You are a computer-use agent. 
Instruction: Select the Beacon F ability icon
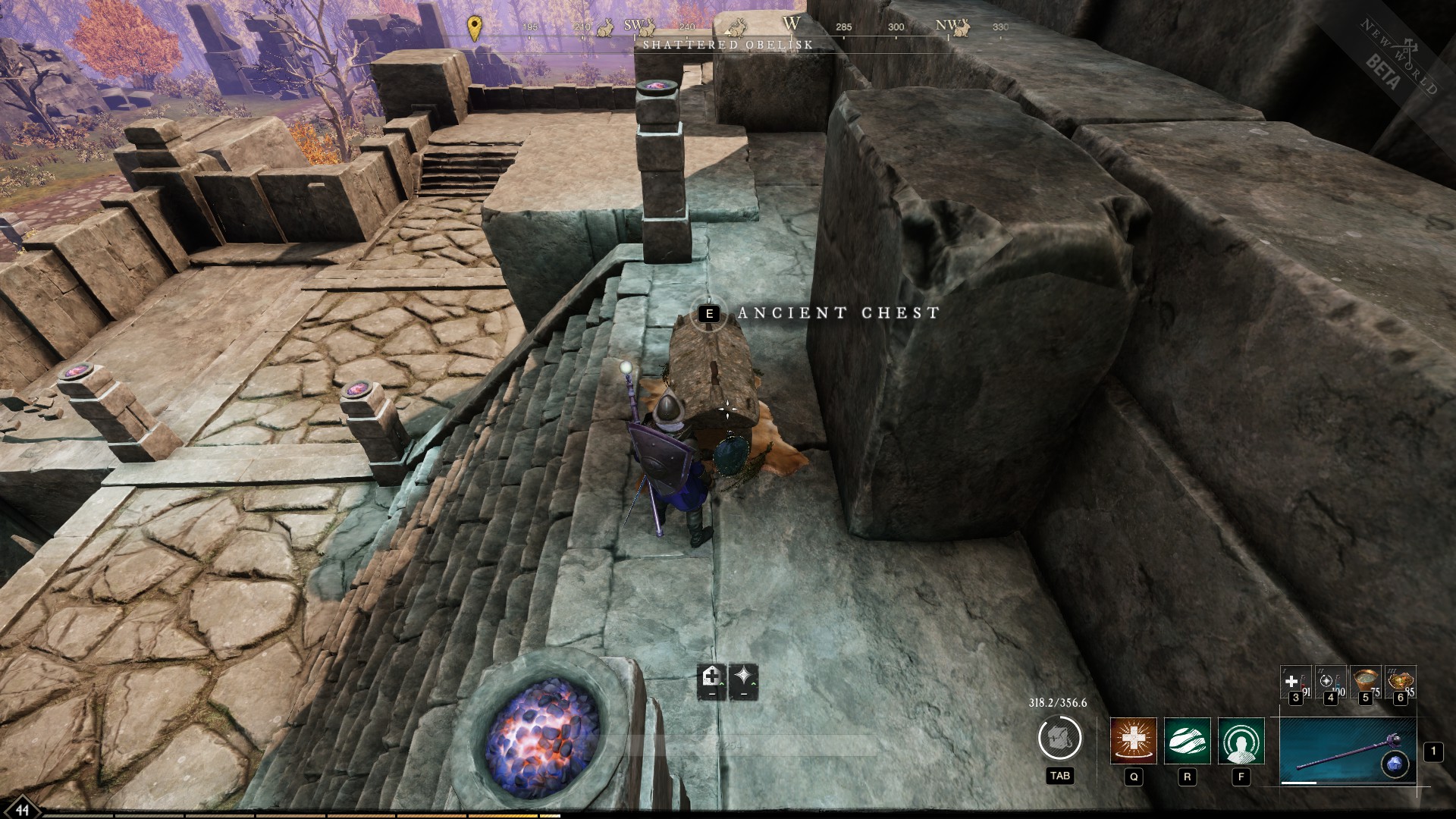pyautogui.click(x=1241, y=740)
